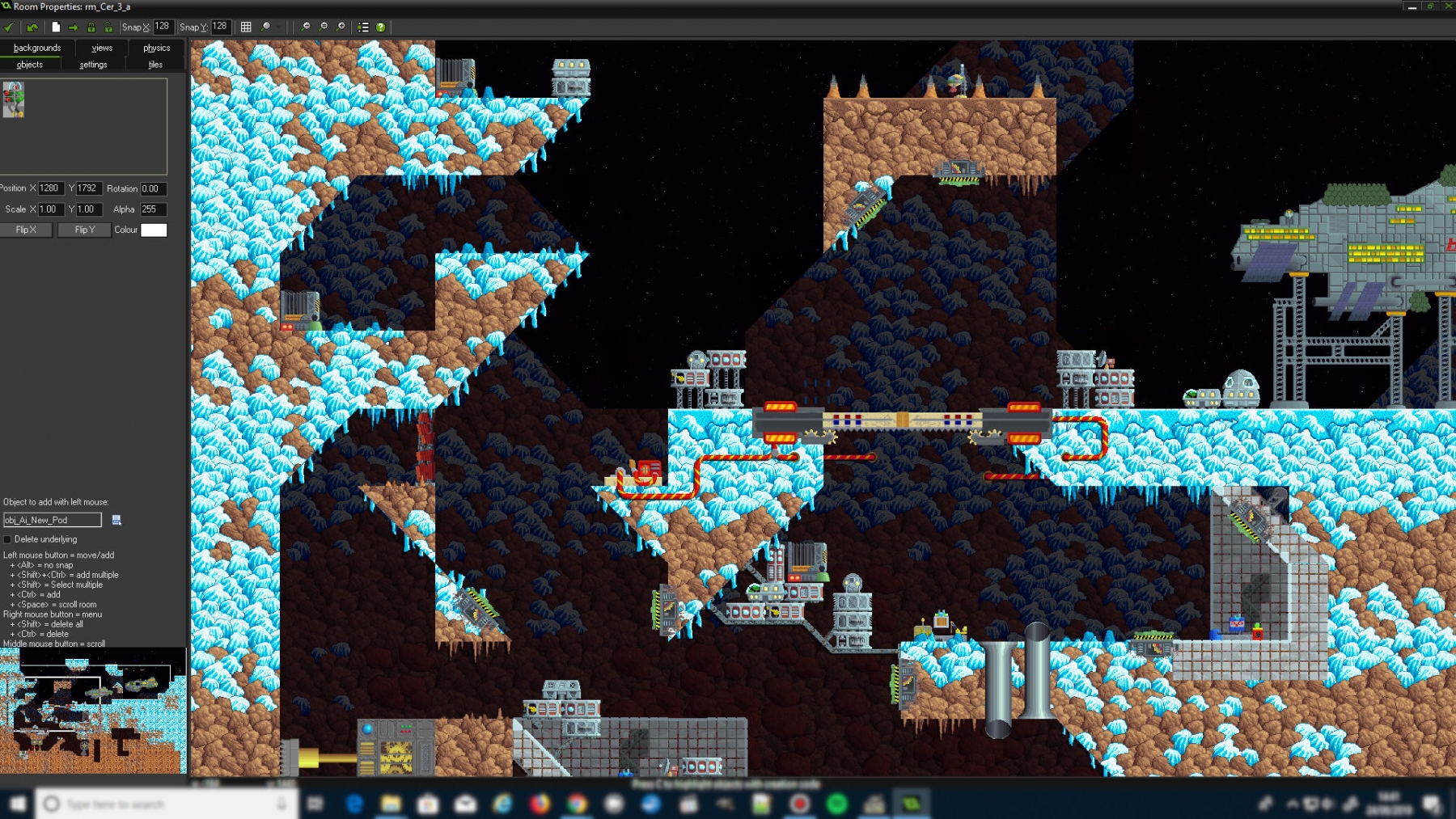Screen dimensions: 1456x819
Task: Select the physics tab
Action: [x=156, y=49]
